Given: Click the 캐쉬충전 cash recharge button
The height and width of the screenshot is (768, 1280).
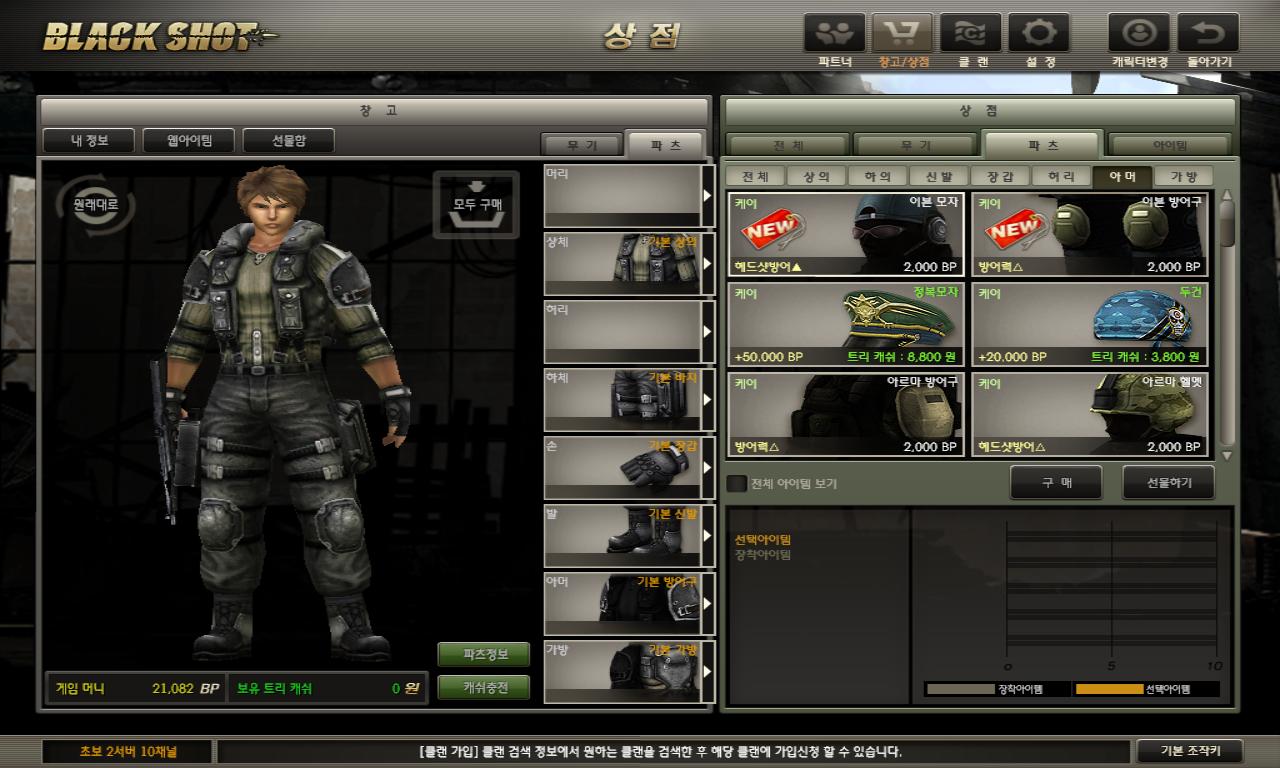Looking at the screenshot, I should pyautogui.click(x=484, y=688).
